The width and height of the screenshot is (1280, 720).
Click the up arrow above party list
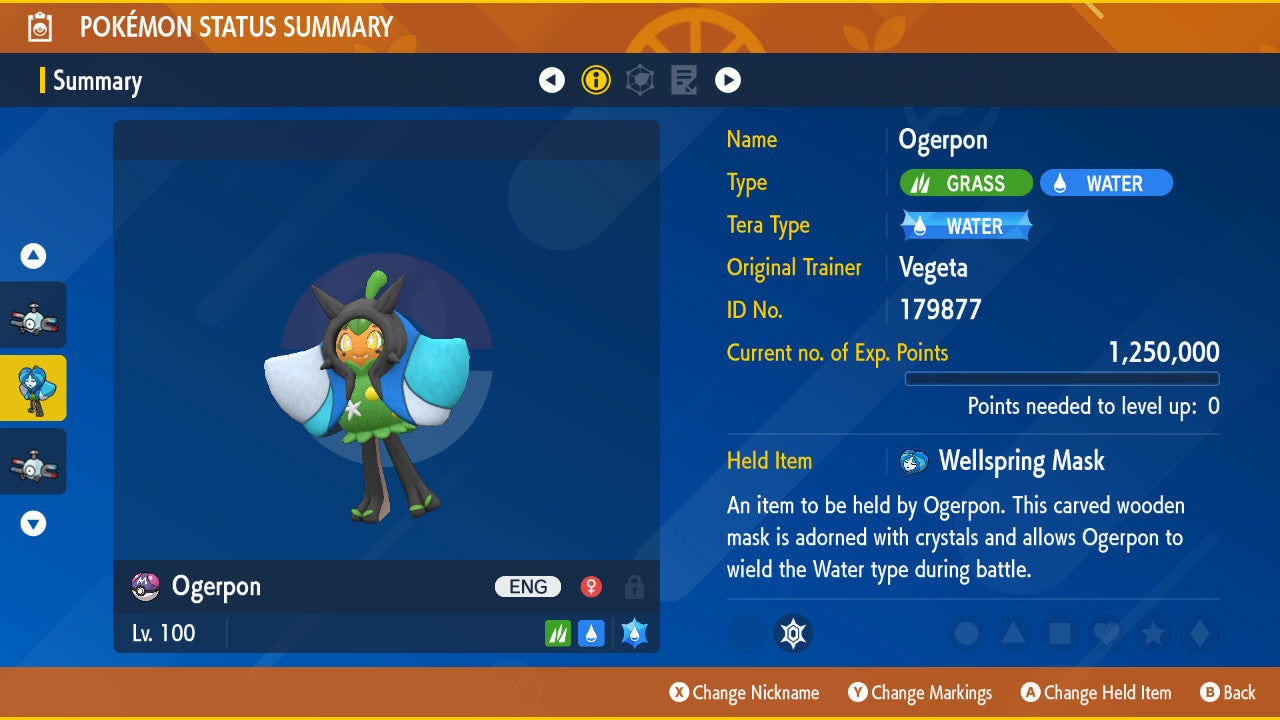coord(33,256)
